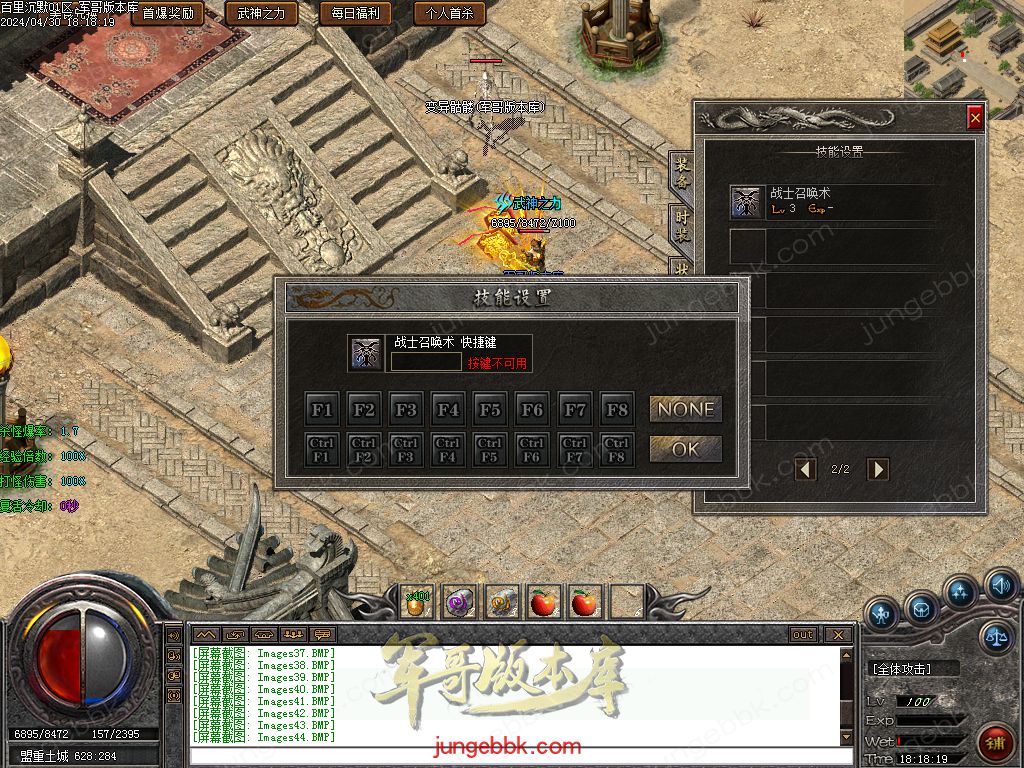Open the 每日福利 daily bonus menu
Image resolution: width=1024 pixels, height=768 pixels.
pos(355,14)
